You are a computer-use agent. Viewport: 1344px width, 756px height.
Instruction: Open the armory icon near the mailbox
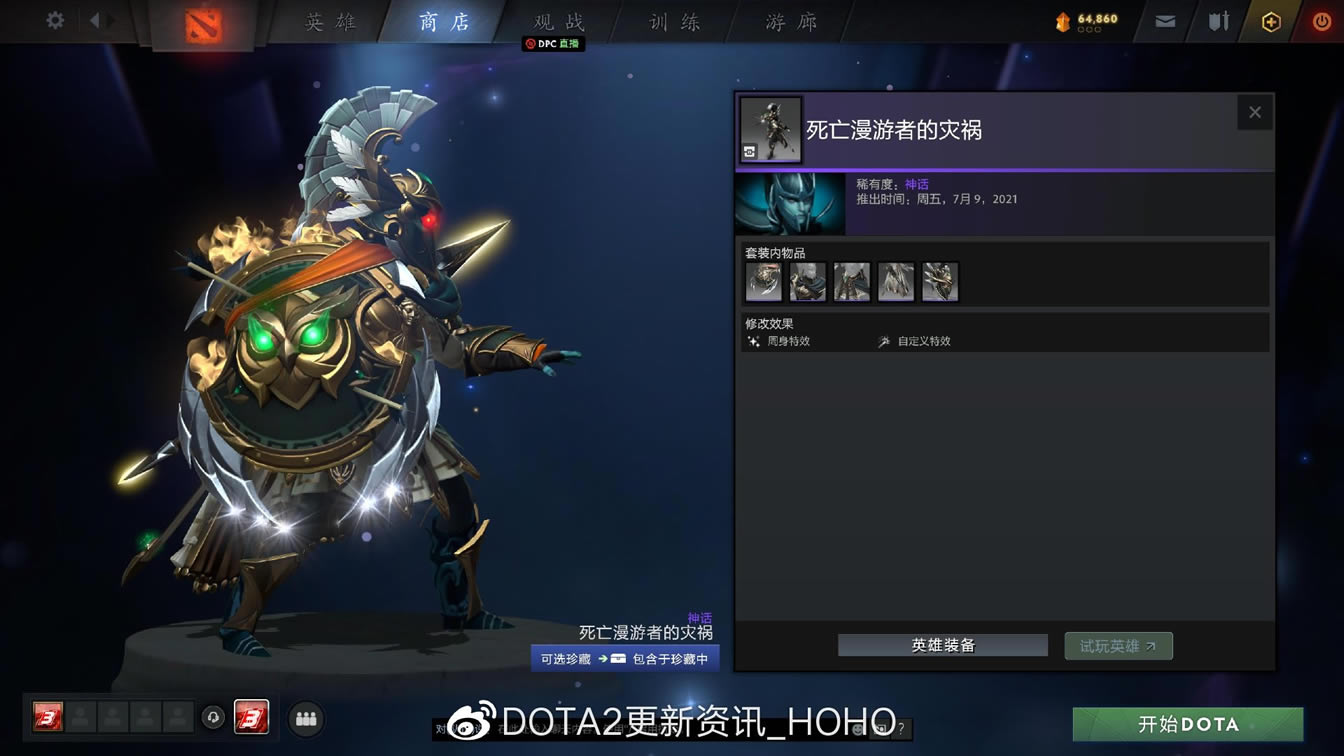[x=1218, y=19]
